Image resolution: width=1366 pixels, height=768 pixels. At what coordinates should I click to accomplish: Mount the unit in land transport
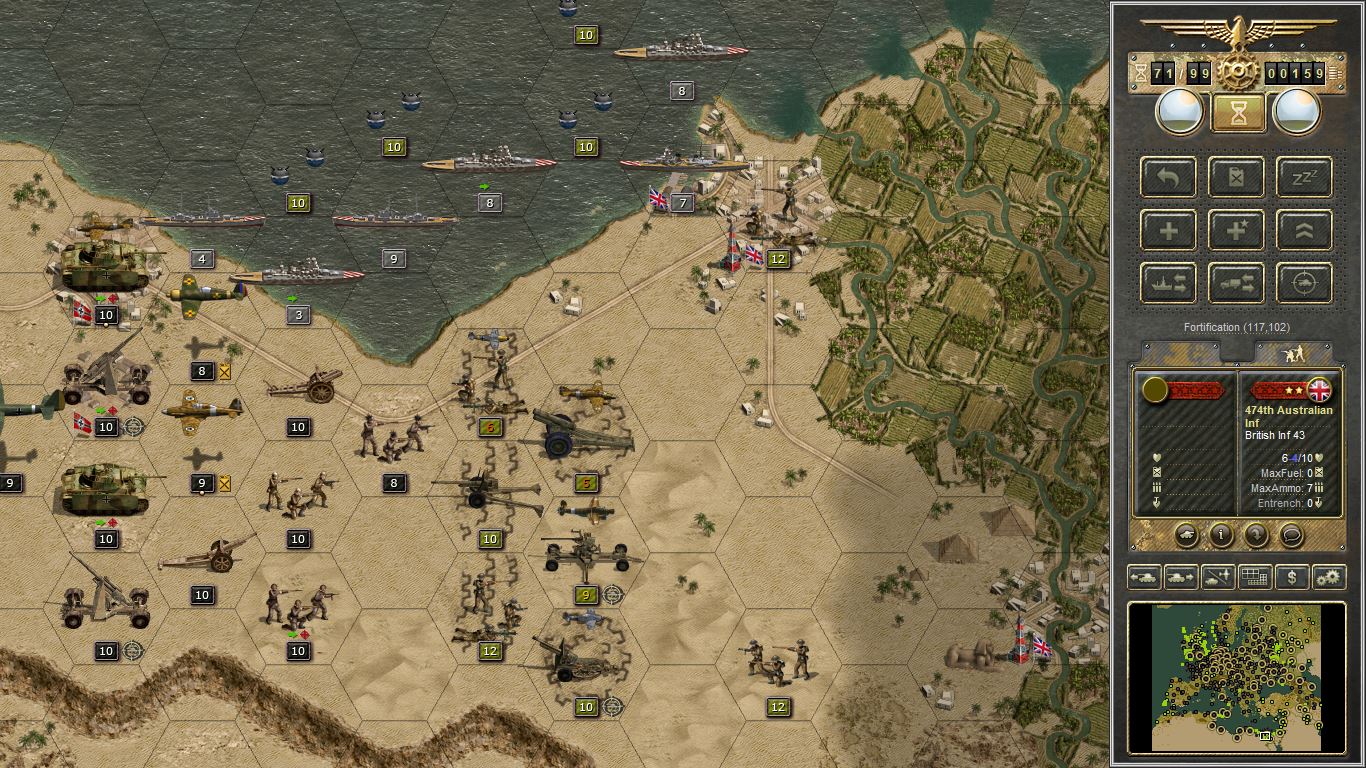coord(1236,283)
